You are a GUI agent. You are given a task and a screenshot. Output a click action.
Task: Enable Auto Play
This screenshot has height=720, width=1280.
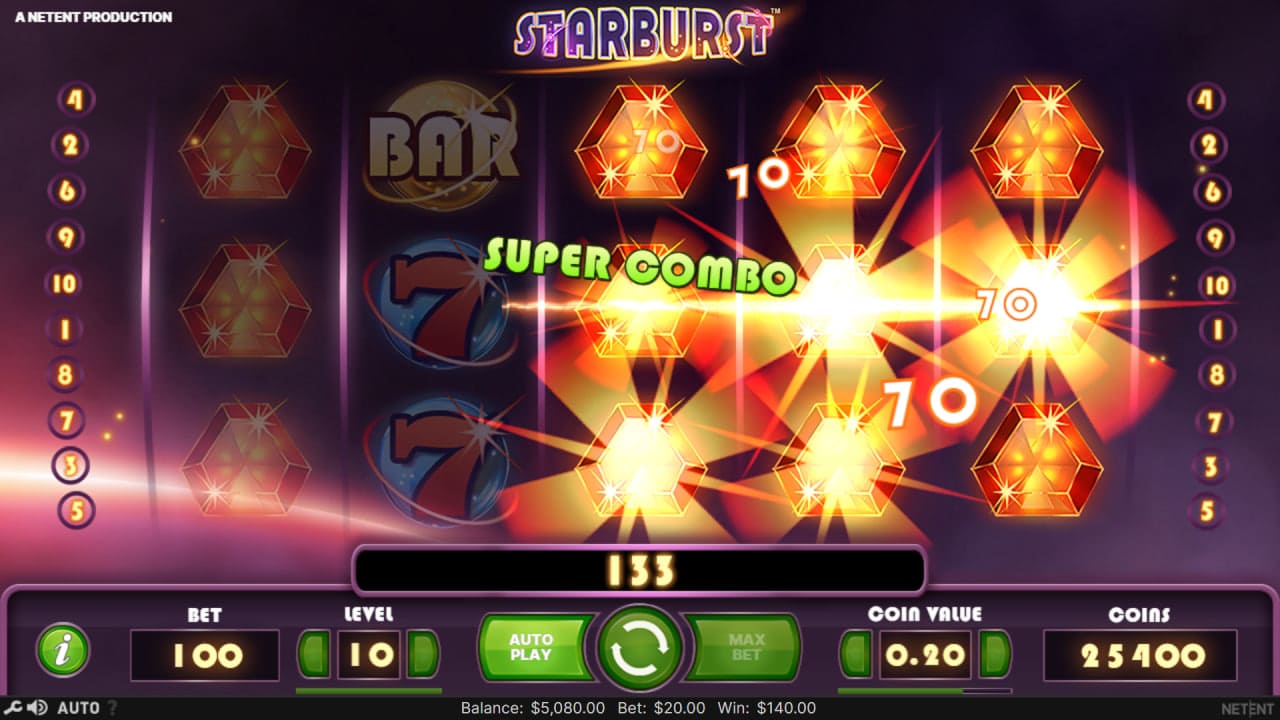534,647
